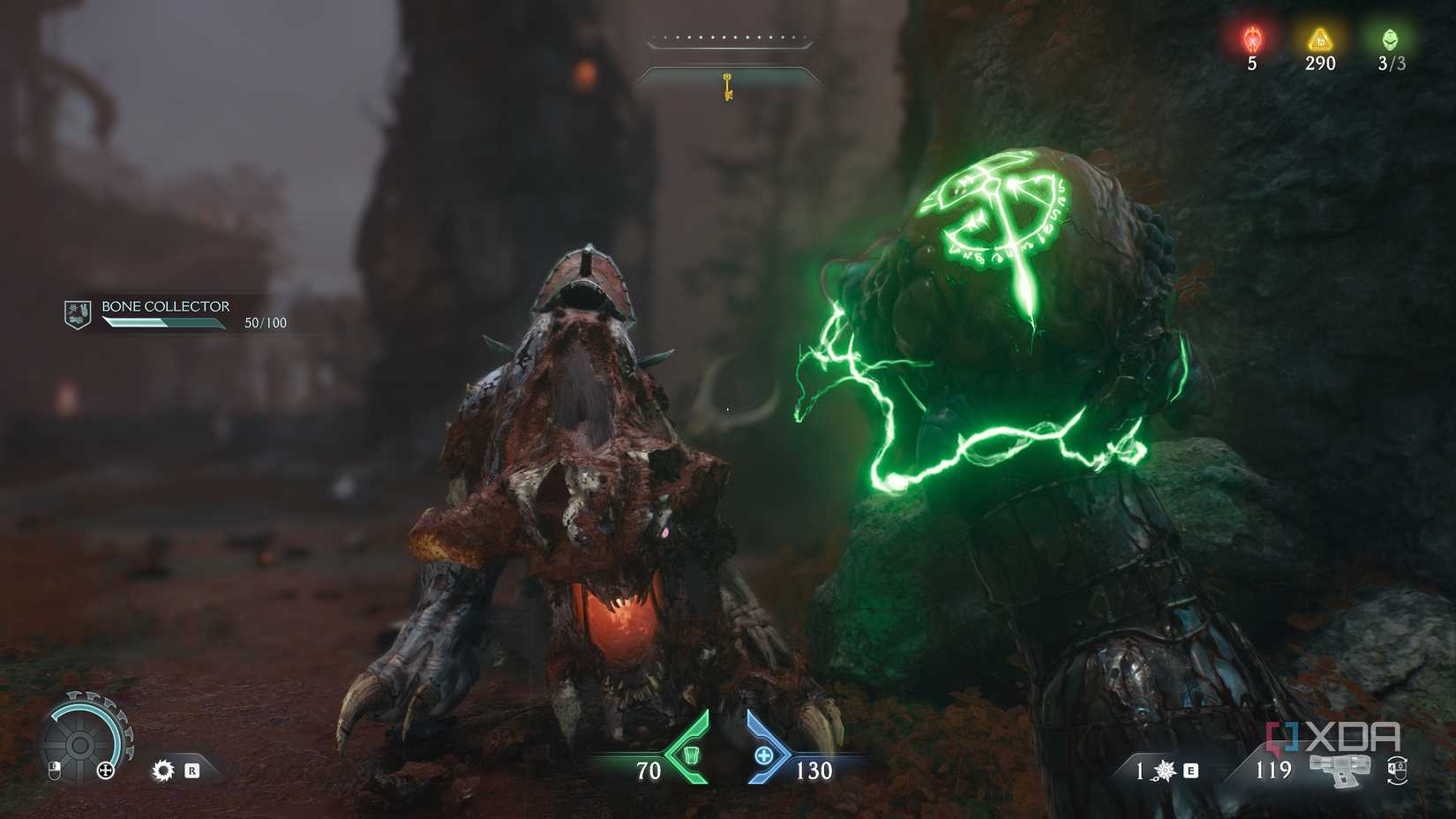Click the blue healing cross icon
This screenshot has width=1456, height=819.
coord(762,755)
